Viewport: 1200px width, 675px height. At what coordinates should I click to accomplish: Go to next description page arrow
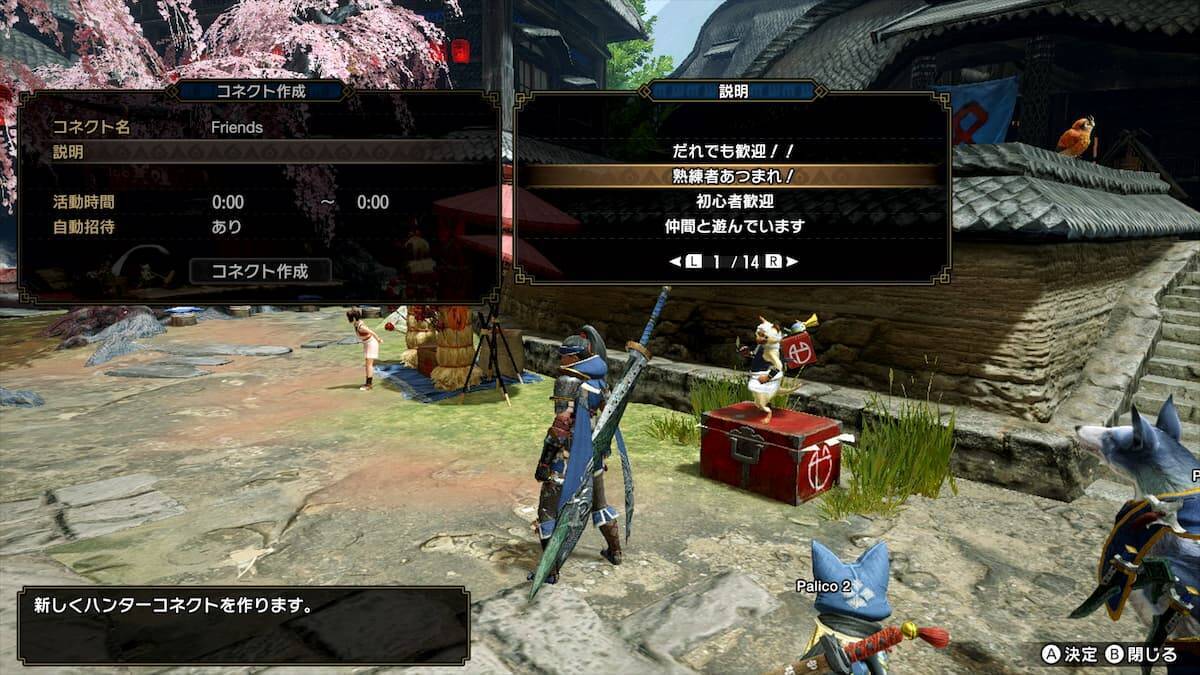tap(792, 262)
